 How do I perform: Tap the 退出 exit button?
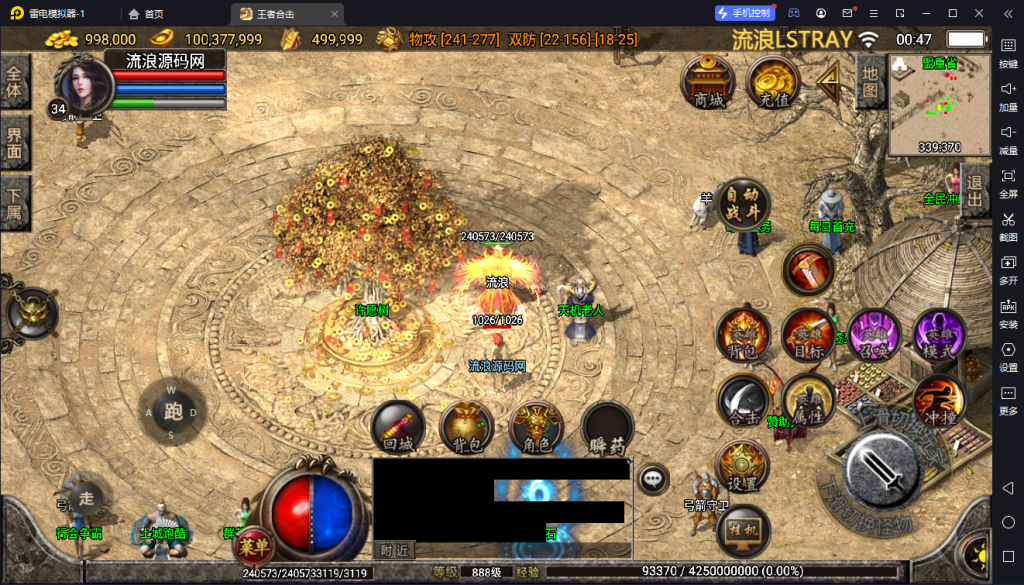(x=975, y=190)
